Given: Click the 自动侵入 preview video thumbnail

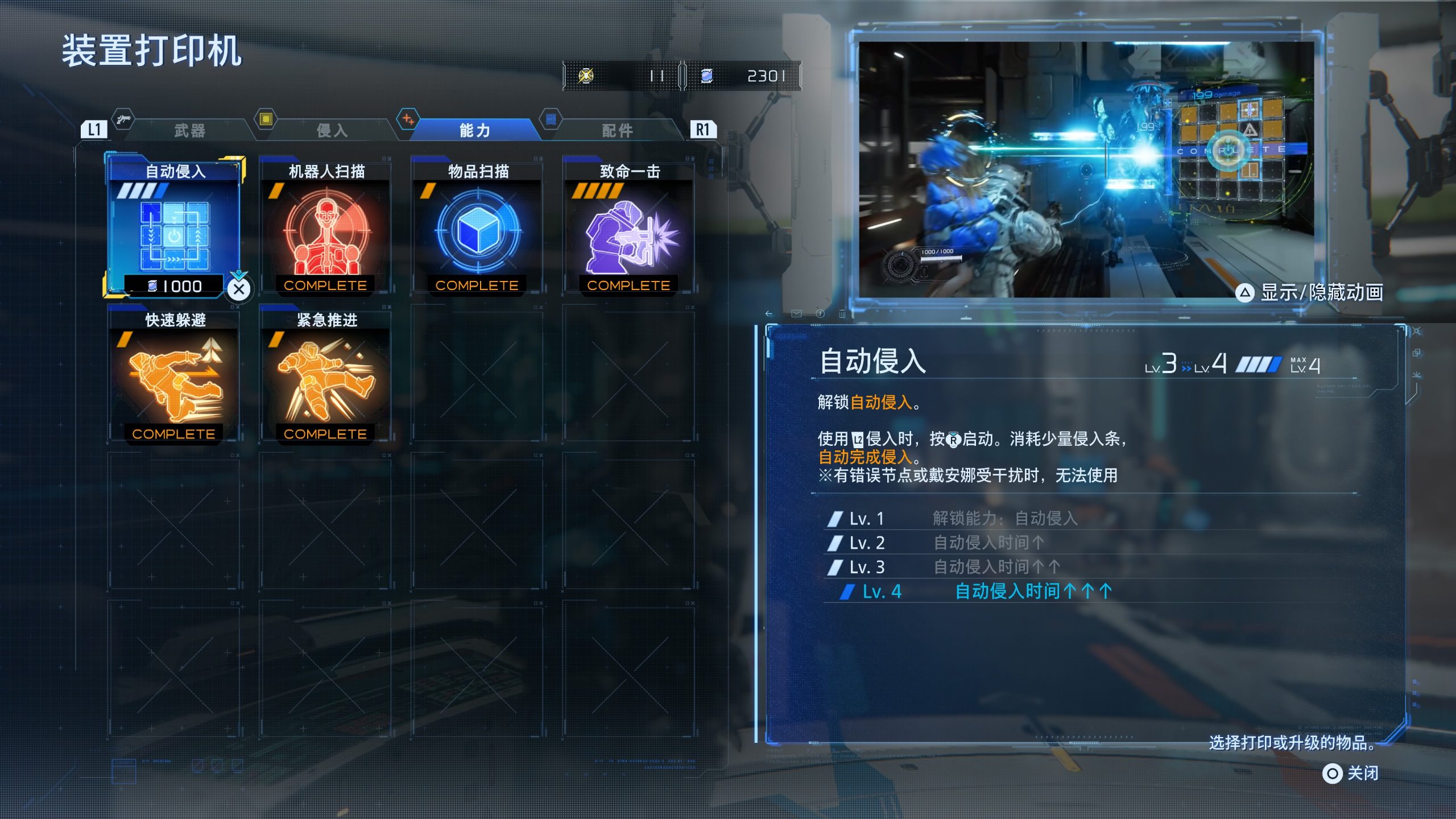Looking at the screenshot, I should click(x=1085, y=169).
